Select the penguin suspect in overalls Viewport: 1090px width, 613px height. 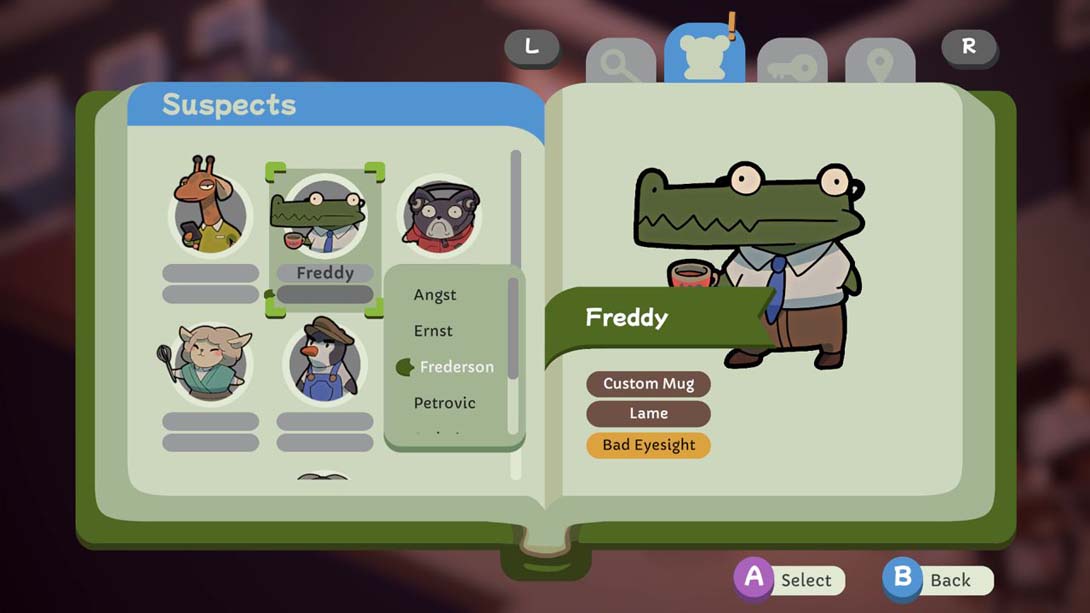click(x=324, y=362)
